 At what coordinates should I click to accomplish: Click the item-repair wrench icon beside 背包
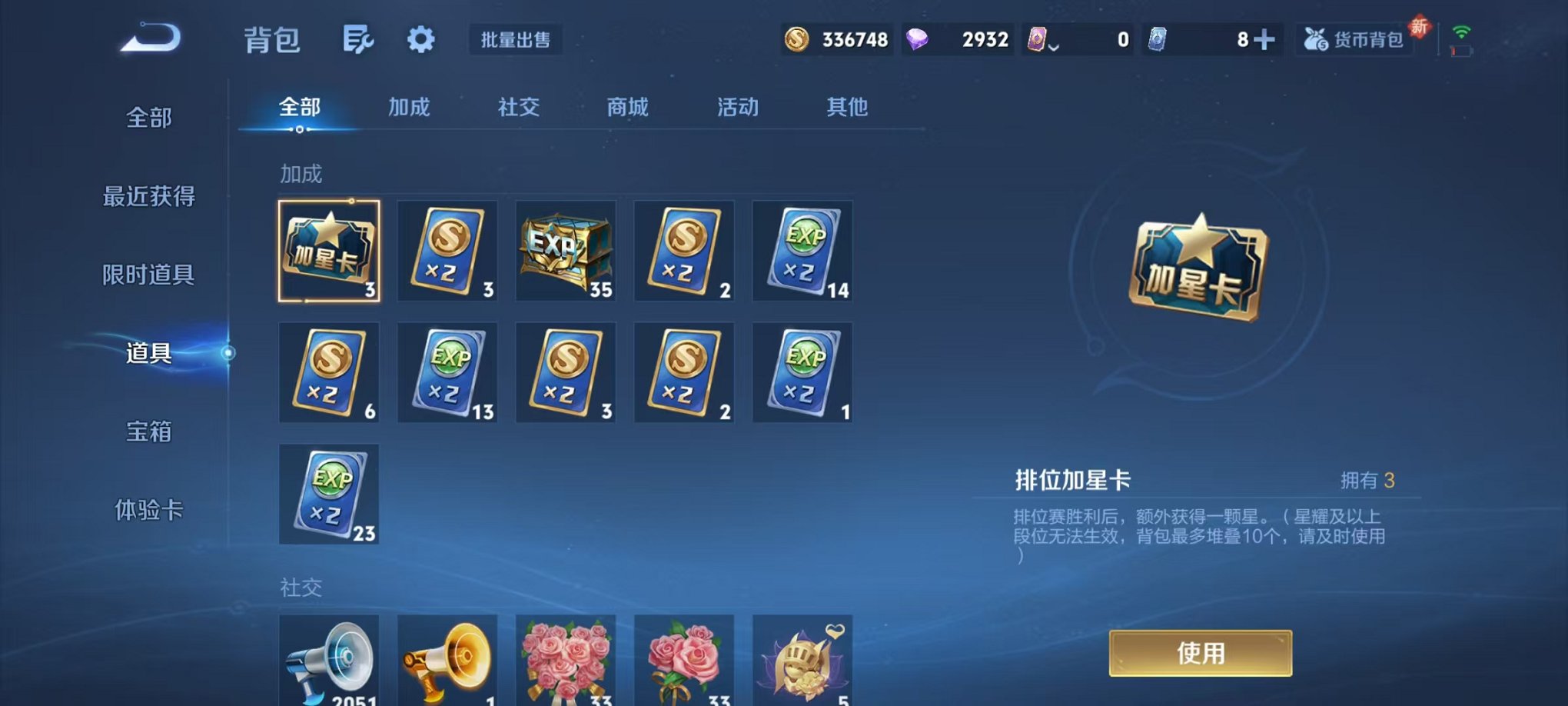358,37
